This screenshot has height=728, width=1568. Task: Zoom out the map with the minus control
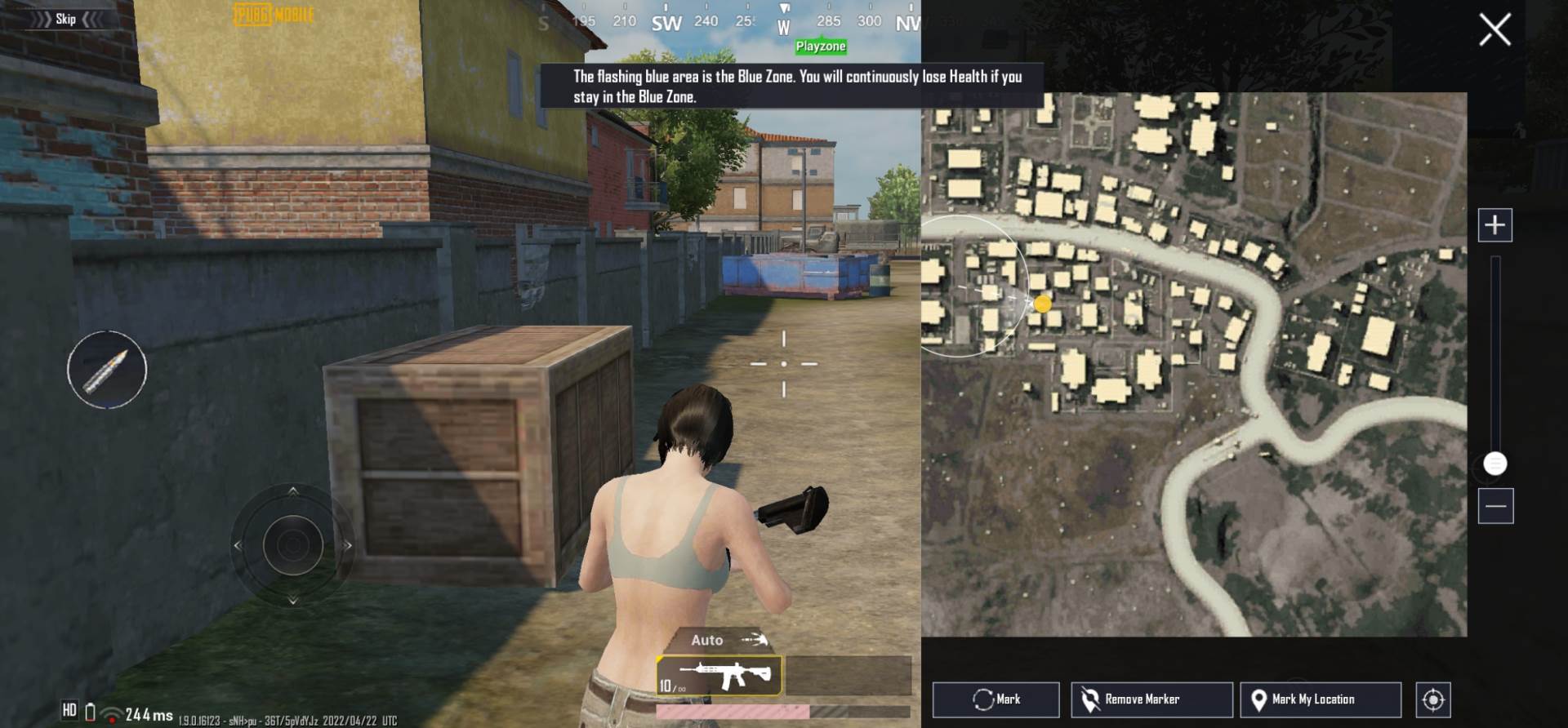pyautogui.click(x=1495, y=507)
